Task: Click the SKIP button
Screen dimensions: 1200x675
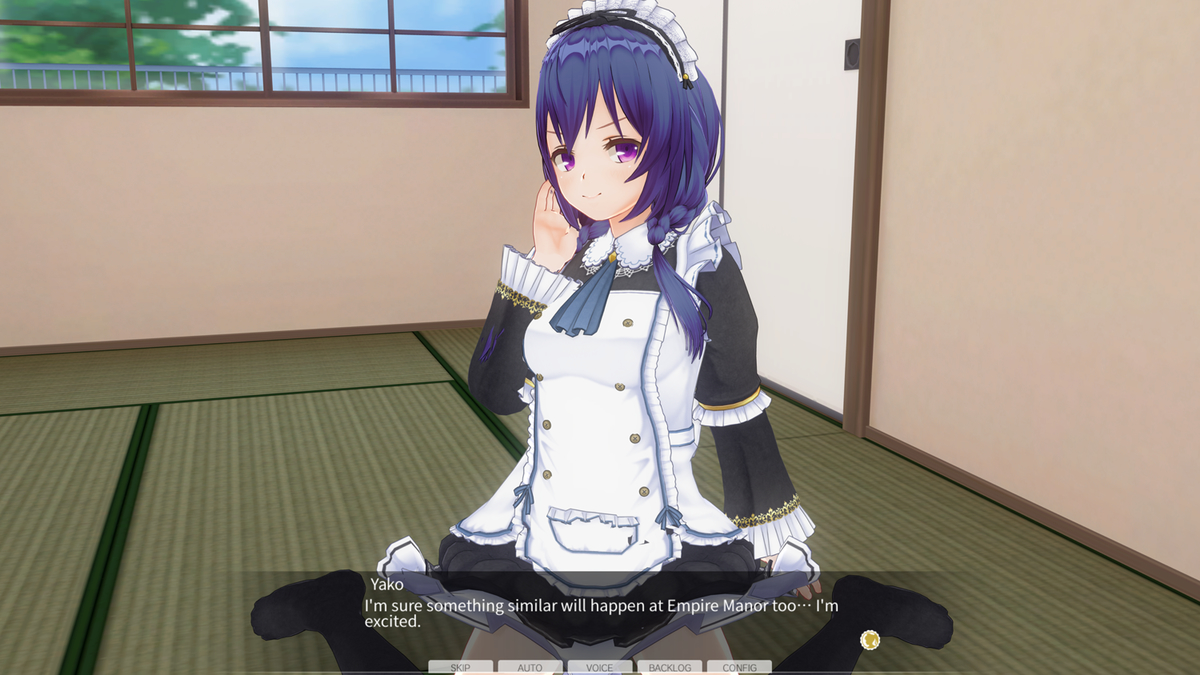Action: (x=460, y=667)
